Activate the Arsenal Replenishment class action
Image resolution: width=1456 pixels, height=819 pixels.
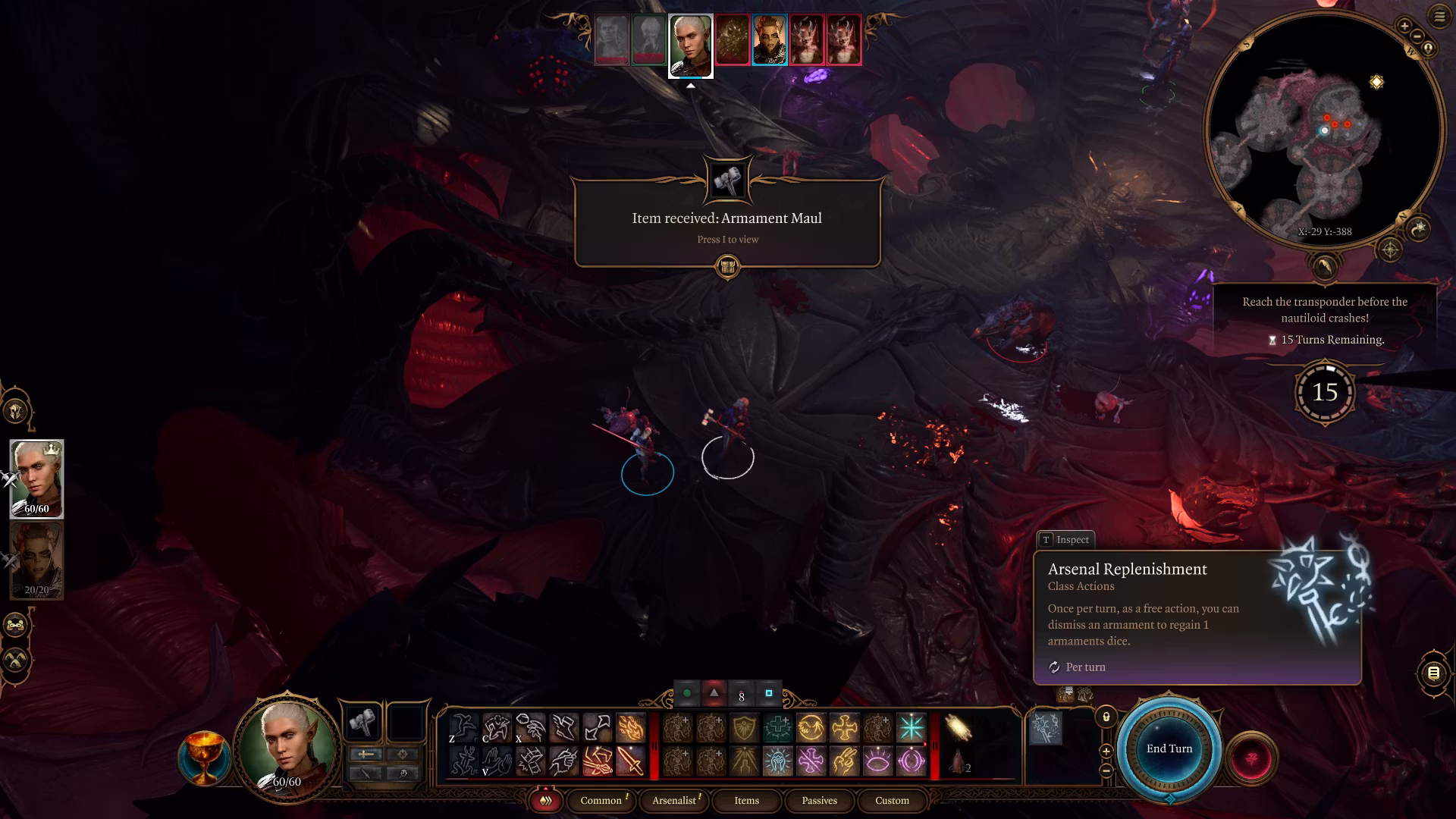[1045, 727]
